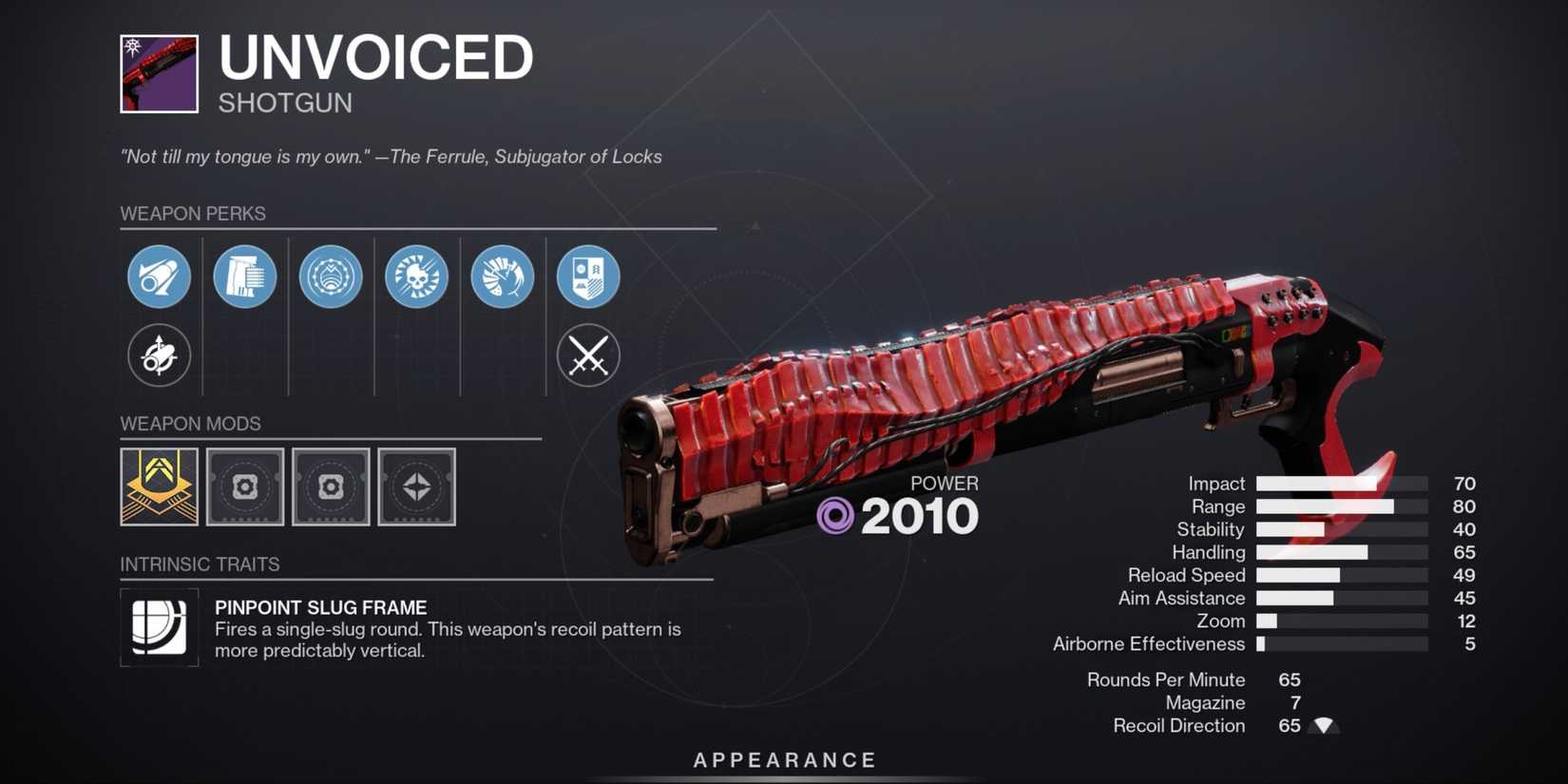The image size is (1568, 784).
Task: Click the recoil direction arrow indicator
Action: (1325, 726)
